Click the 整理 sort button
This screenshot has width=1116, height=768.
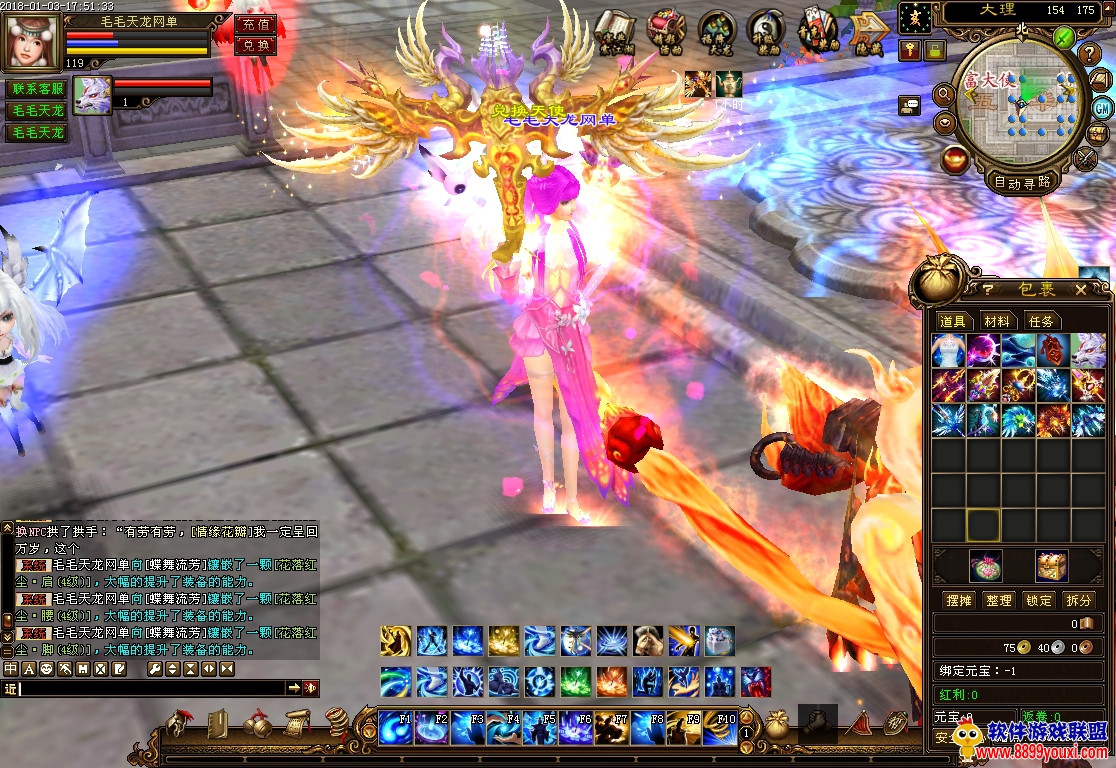999,600
